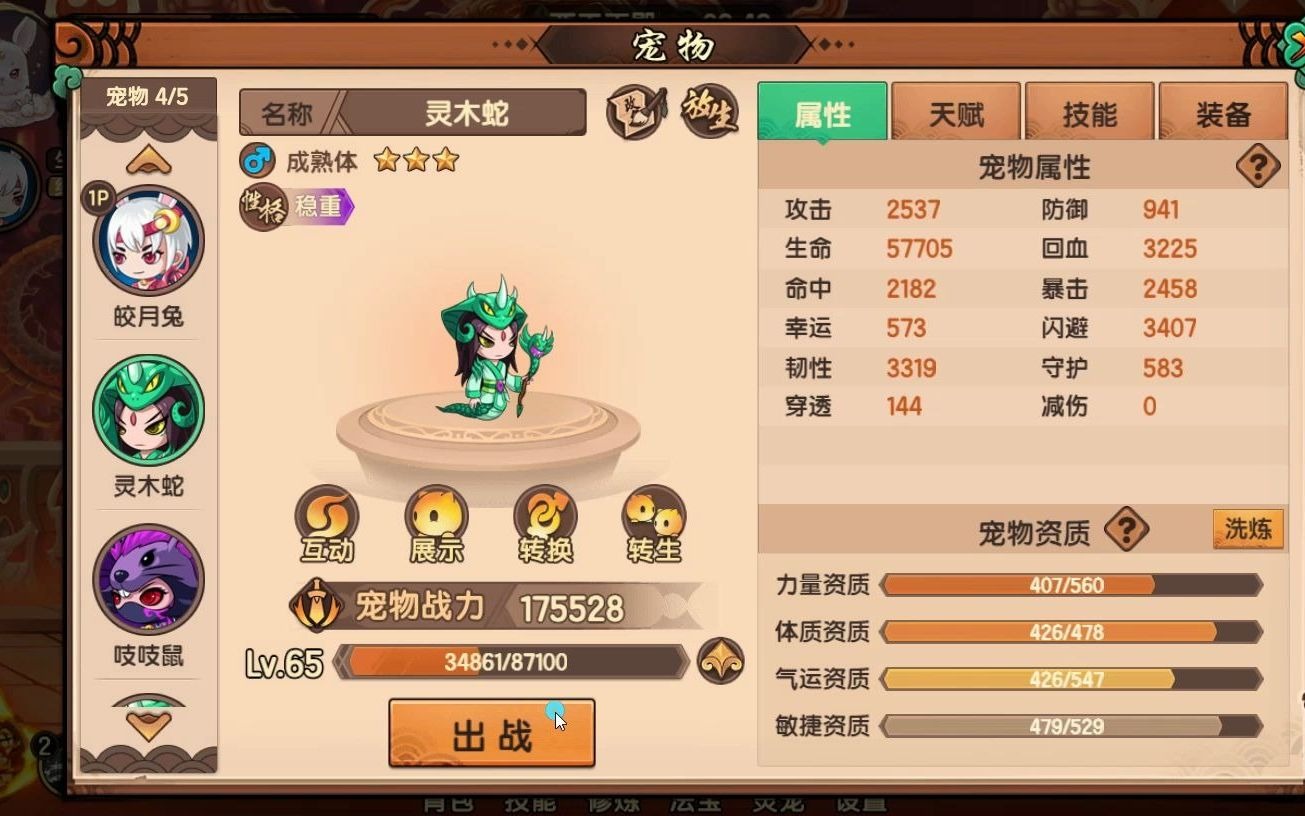Click the rename brush icon beside pet name
Screen dimensions: 1305x816
pyautogui.click(x=634, y=112)
